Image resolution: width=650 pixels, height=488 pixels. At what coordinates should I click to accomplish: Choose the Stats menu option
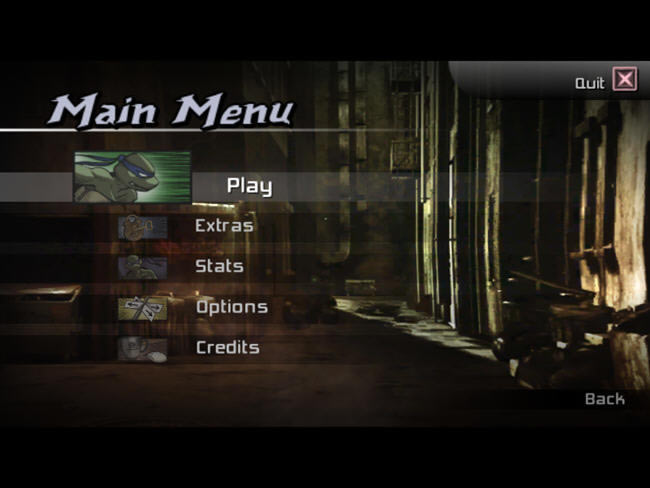(x=219, y=267)
